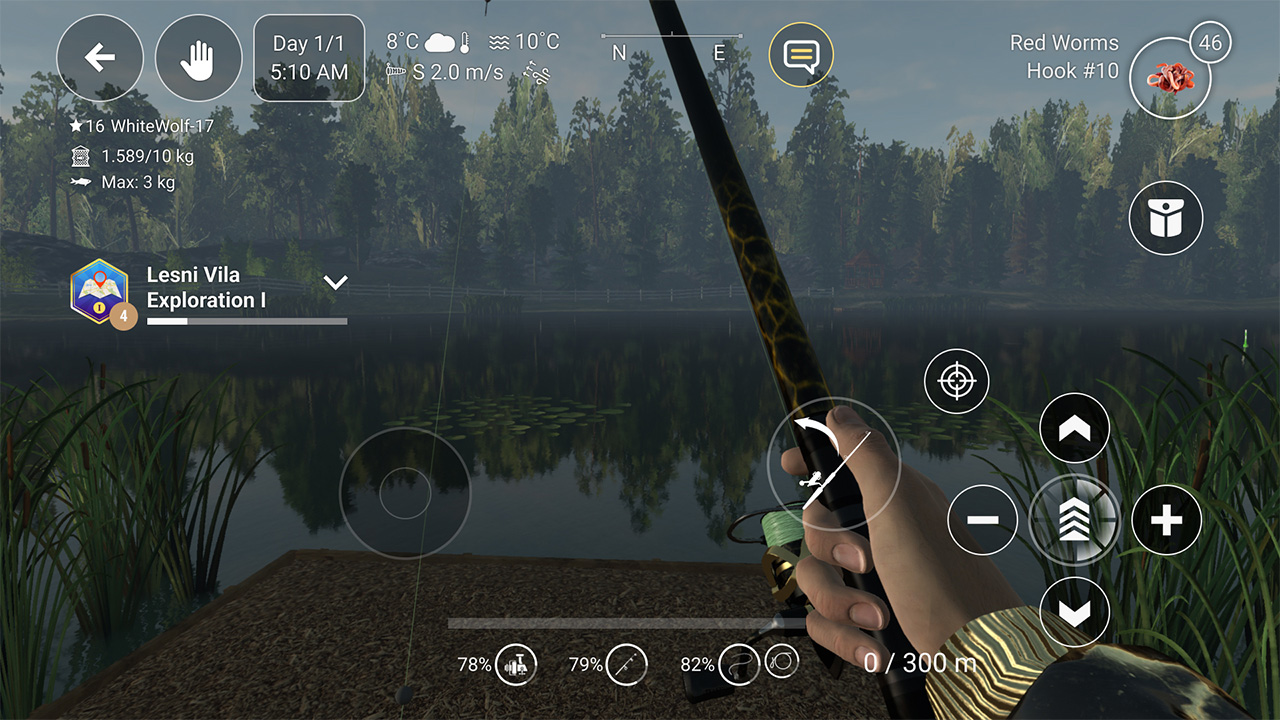Toggle the triple-chevron retrieve speed control
1280x720 pixels.
click(x=1074, y=520)
